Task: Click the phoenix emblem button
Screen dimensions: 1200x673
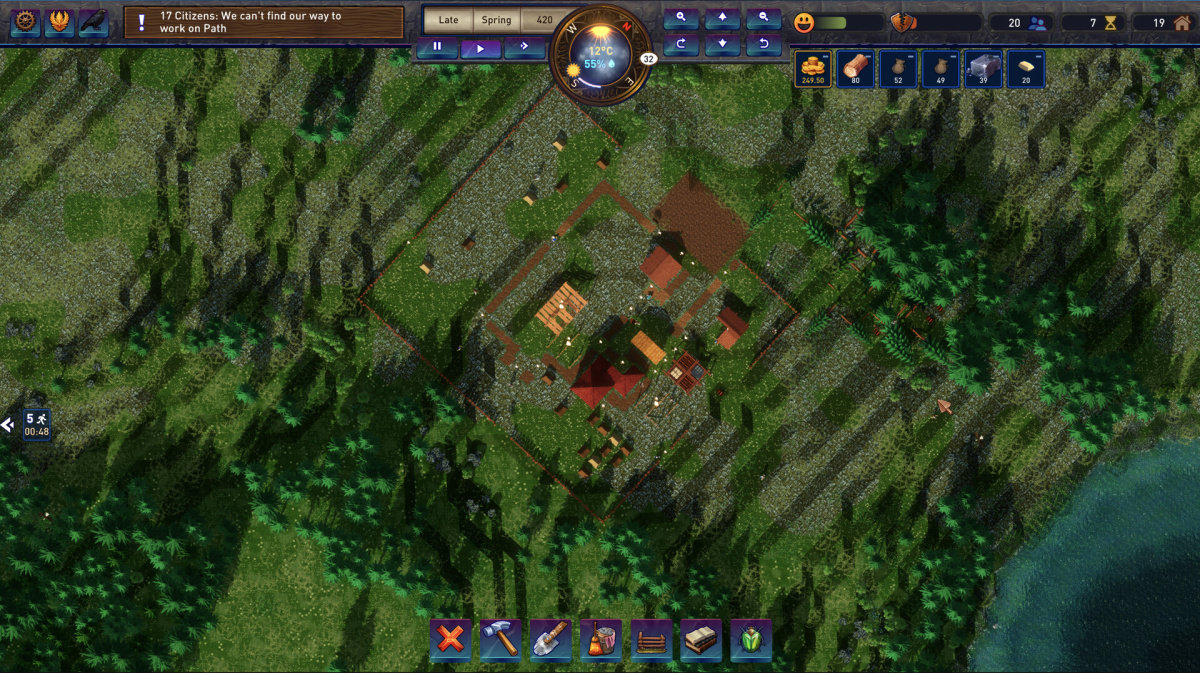Action: 60,22
